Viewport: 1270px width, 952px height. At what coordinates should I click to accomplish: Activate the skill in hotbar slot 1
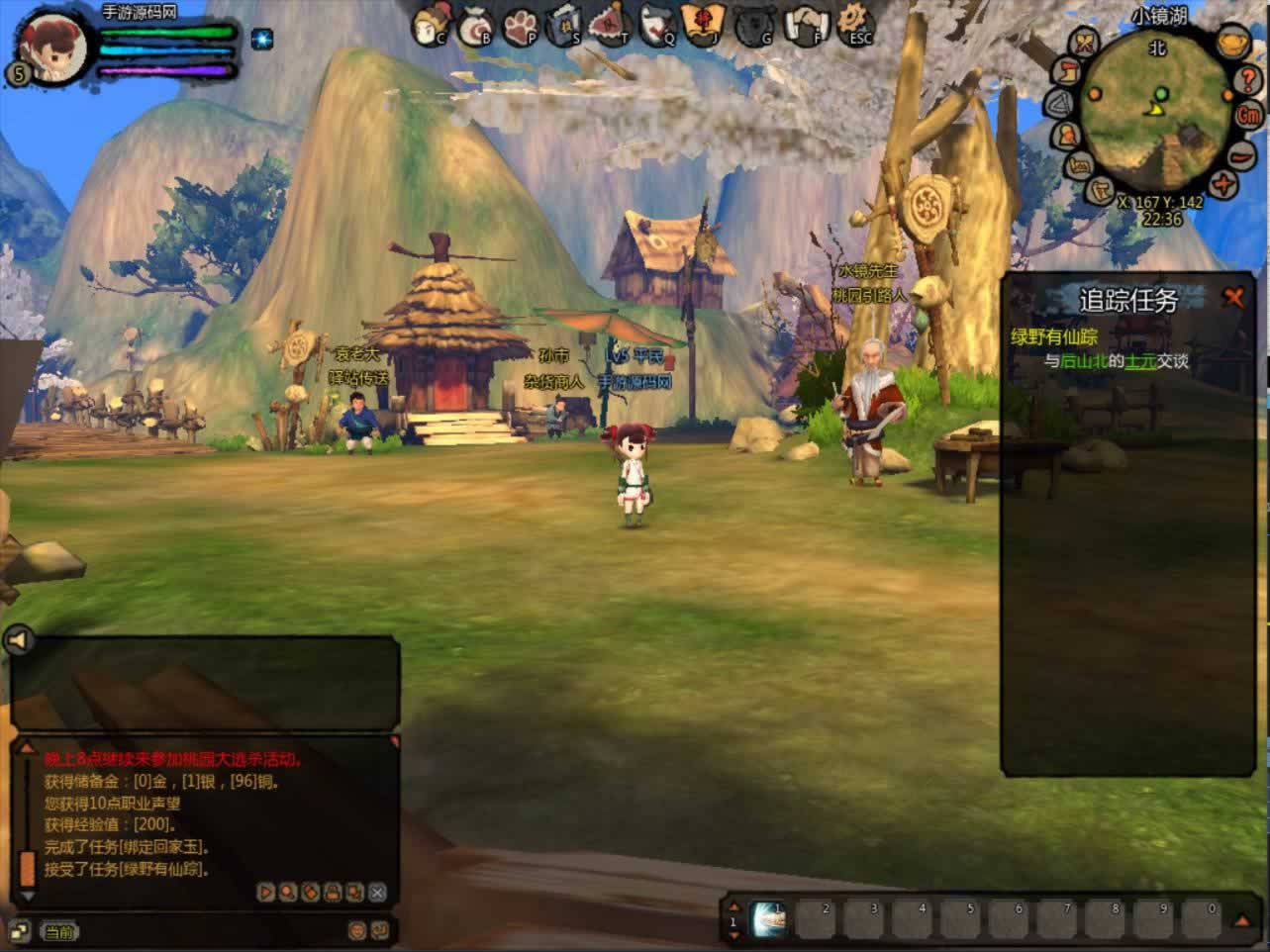[x=769, y=919]
